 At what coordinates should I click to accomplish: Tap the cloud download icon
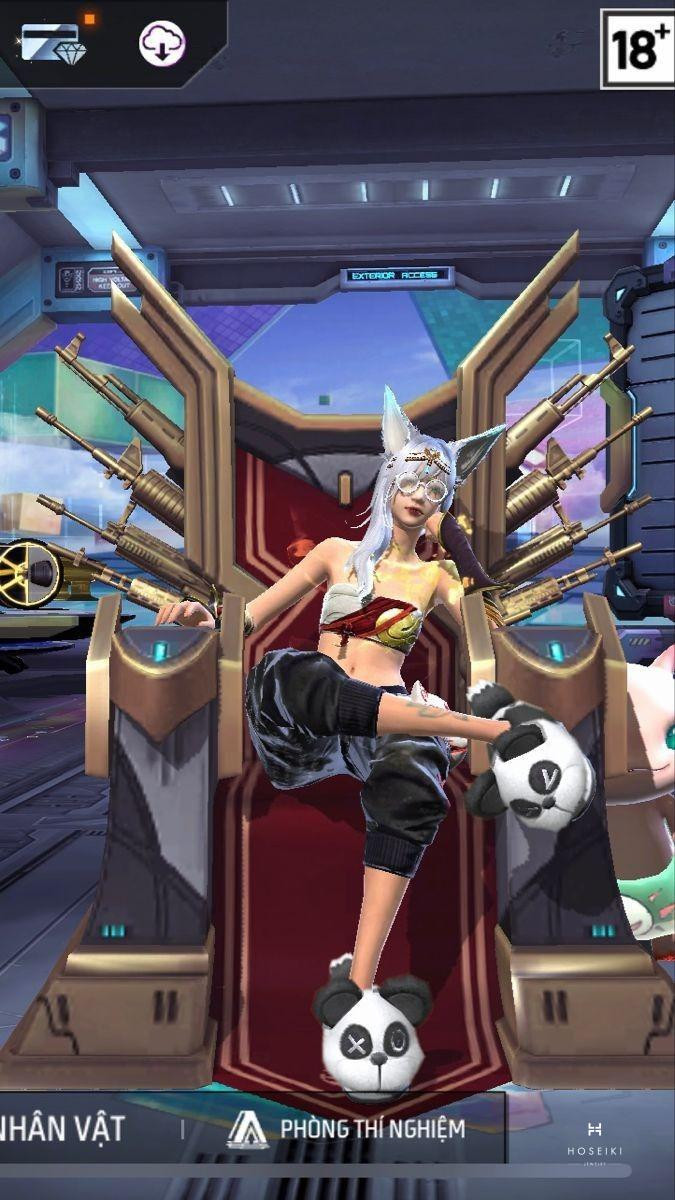point(162,44)
